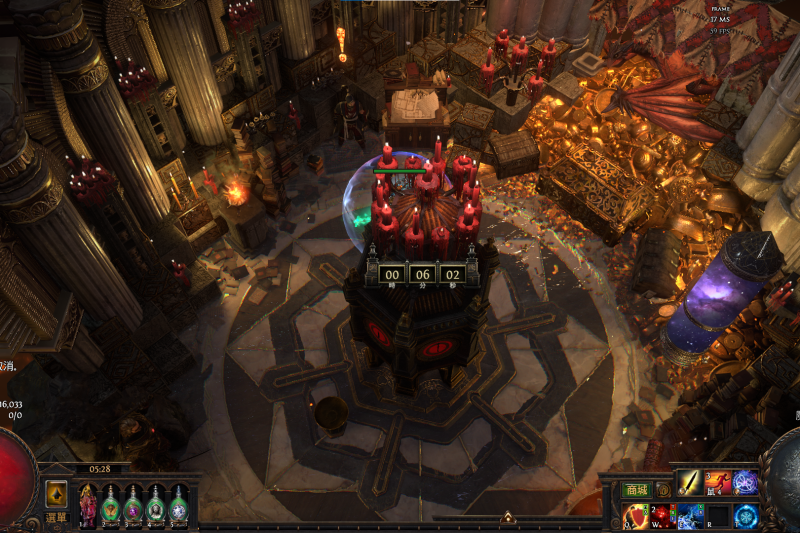Viewport: 800px width, 533px height.
Task: Activate the running figure dash skill
Action: point(718,483)
